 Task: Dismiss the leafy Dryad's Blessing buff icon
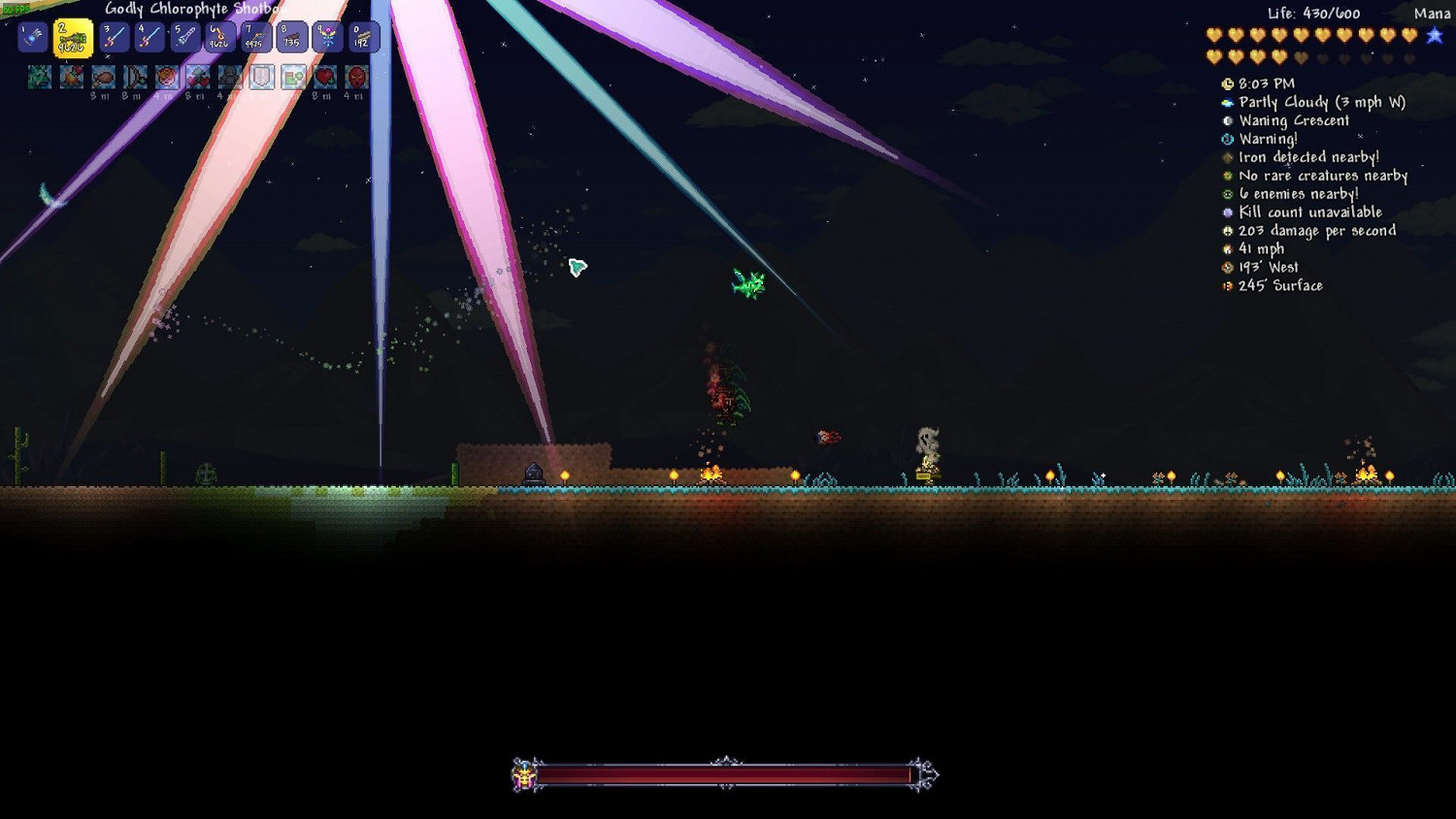pos(39,77)
